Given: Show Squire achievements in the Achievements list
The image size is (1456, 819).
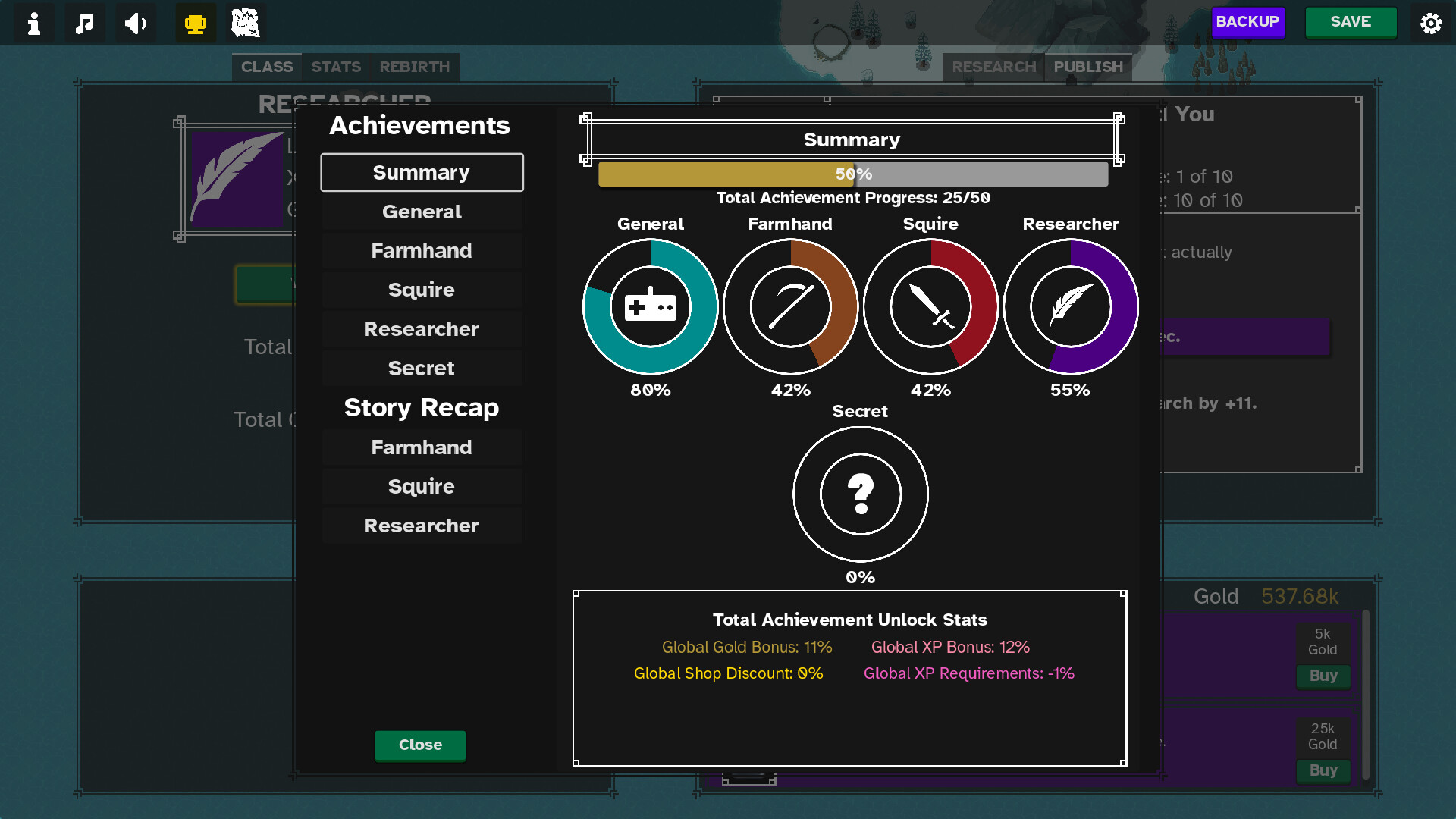Looking at the screenshot, I should [422, 290].
